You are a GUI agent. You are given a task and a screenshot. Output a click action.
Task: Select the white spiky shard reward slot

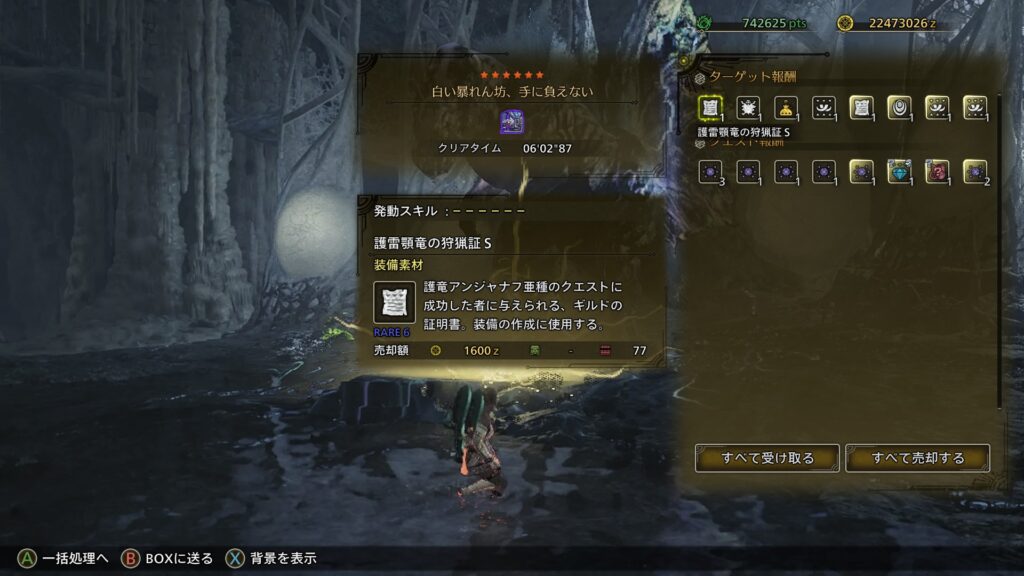[748, 108]
